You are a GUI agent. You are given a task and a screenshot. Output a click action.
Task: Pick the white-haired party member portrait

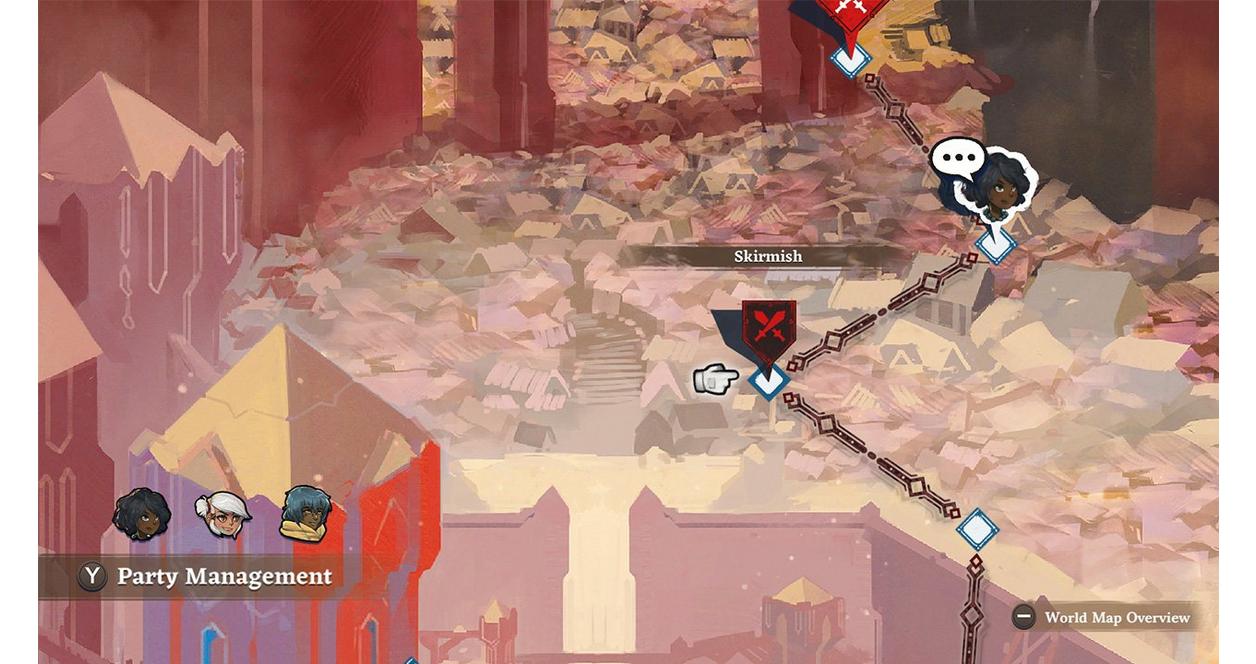click(224, 516)
